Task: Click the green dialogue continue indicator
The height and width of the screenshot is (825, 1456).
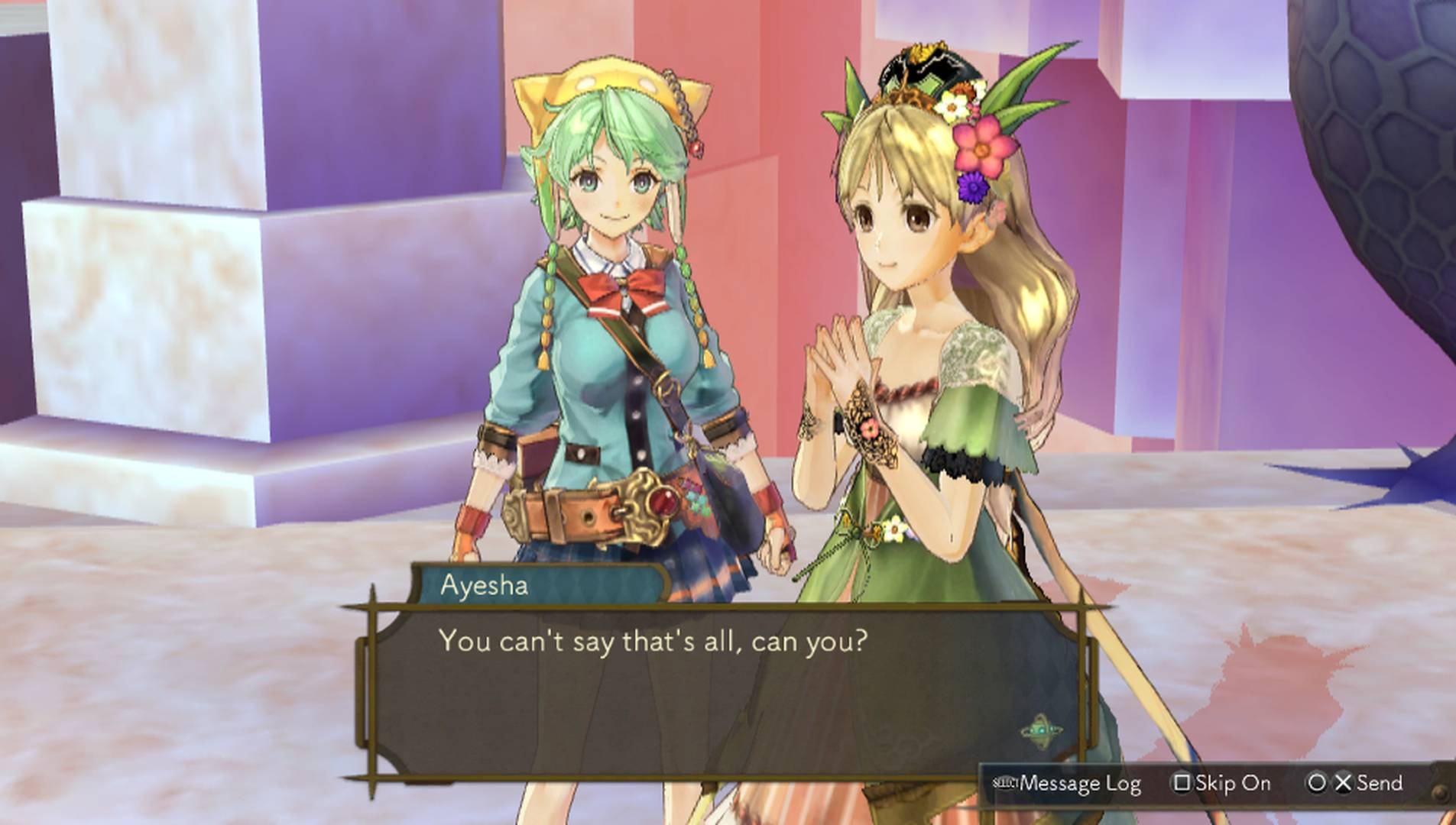Action: coord(1041,731)
